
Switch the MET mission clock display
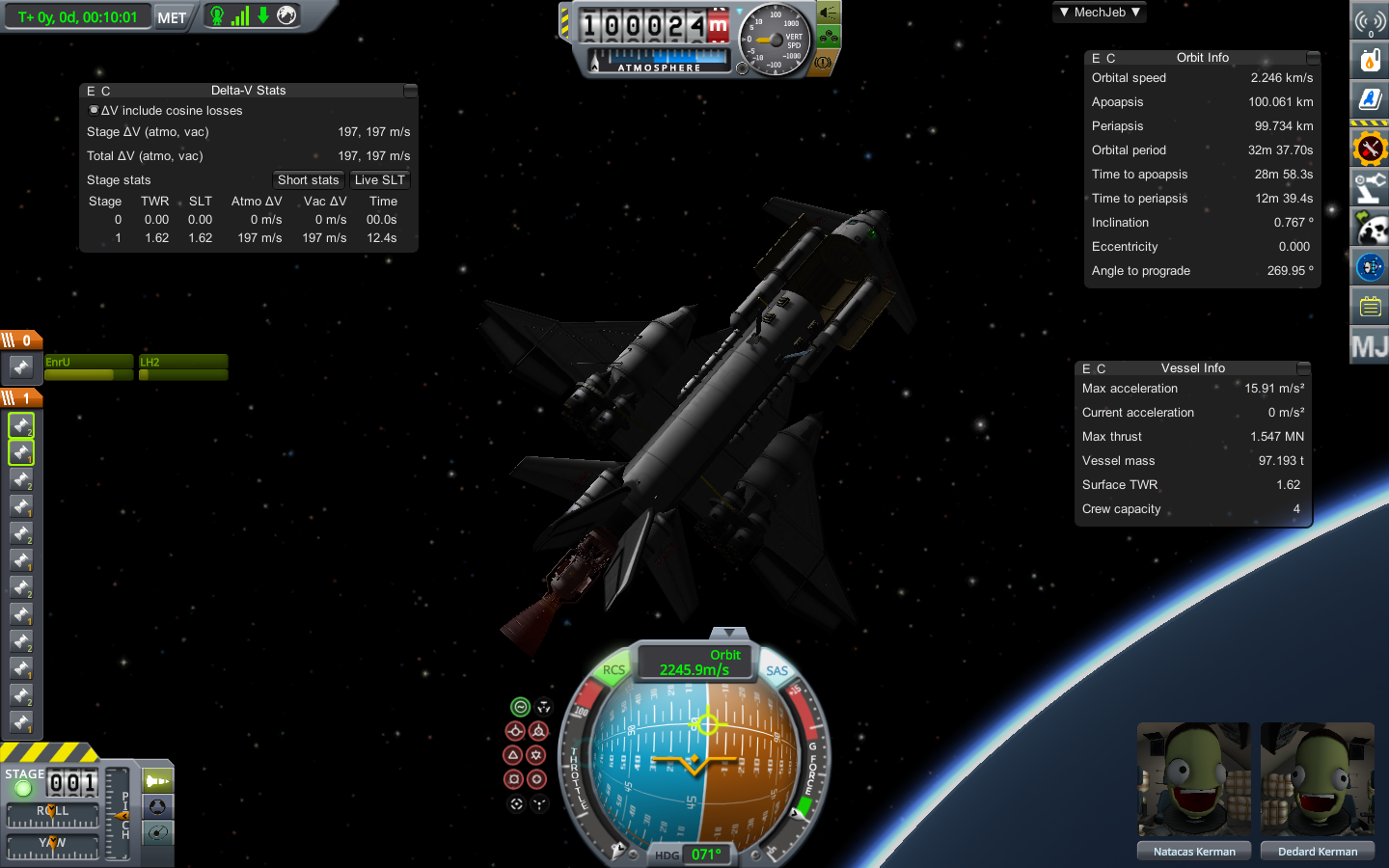172,17
